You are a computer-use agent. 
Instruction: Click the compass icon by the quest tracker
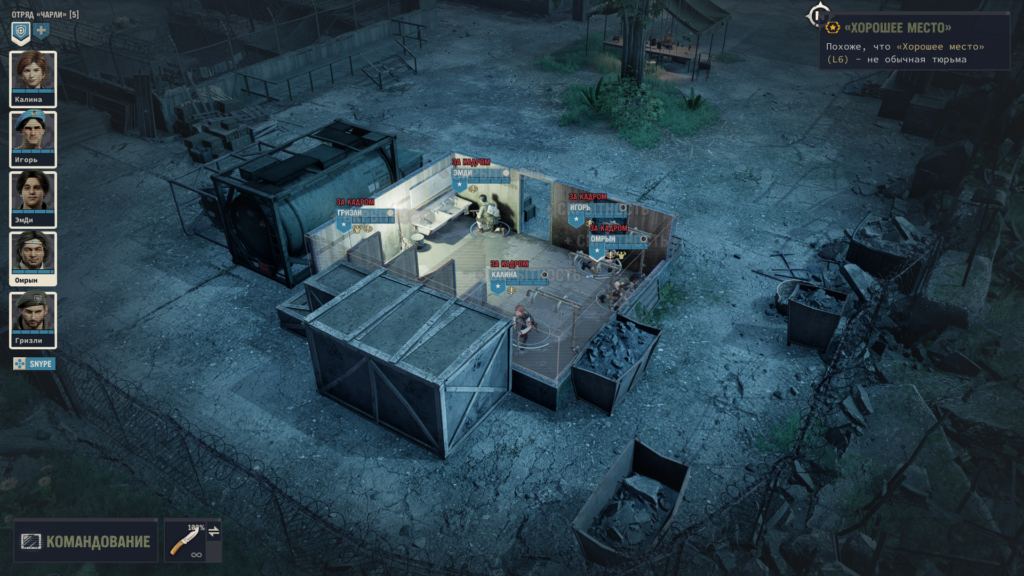818,15
